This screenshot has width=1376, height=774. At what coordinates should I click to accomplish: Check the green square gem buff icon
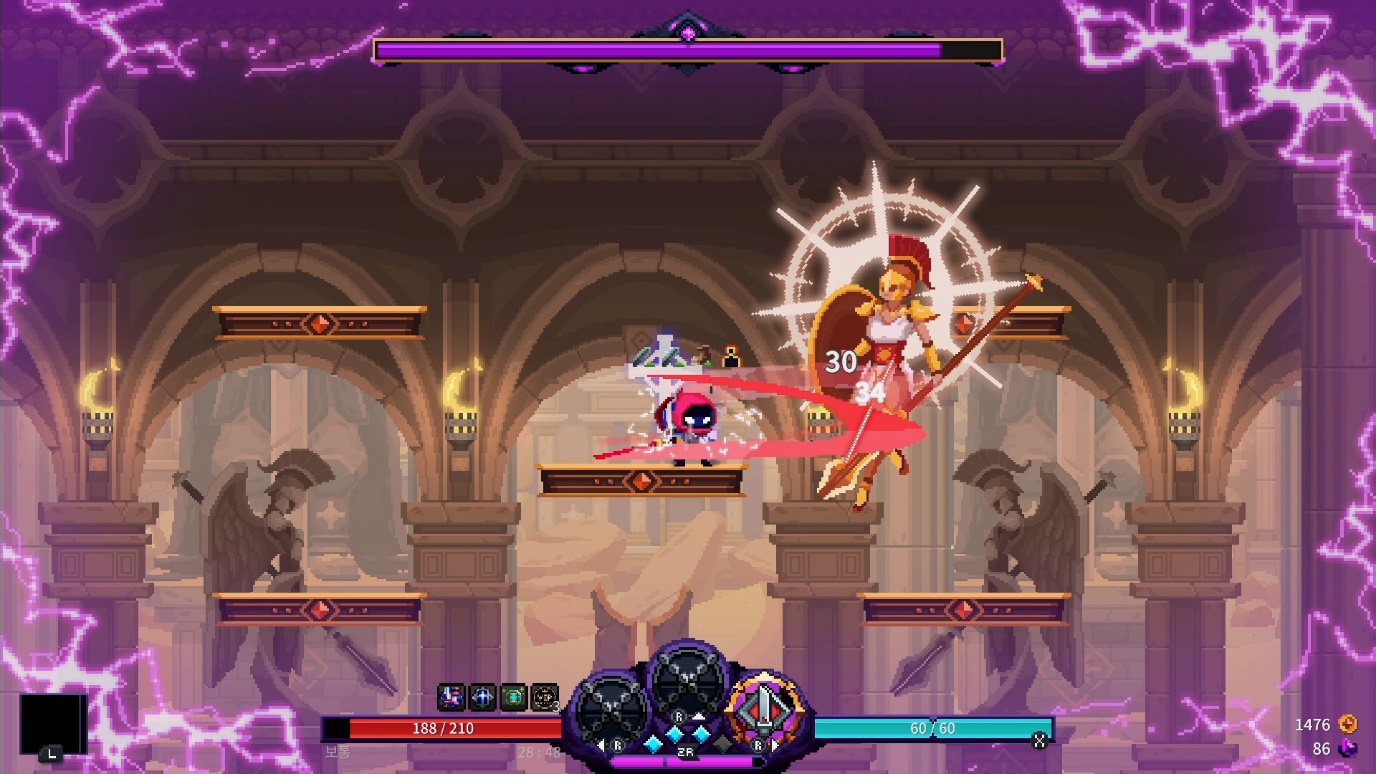point(513,697)
